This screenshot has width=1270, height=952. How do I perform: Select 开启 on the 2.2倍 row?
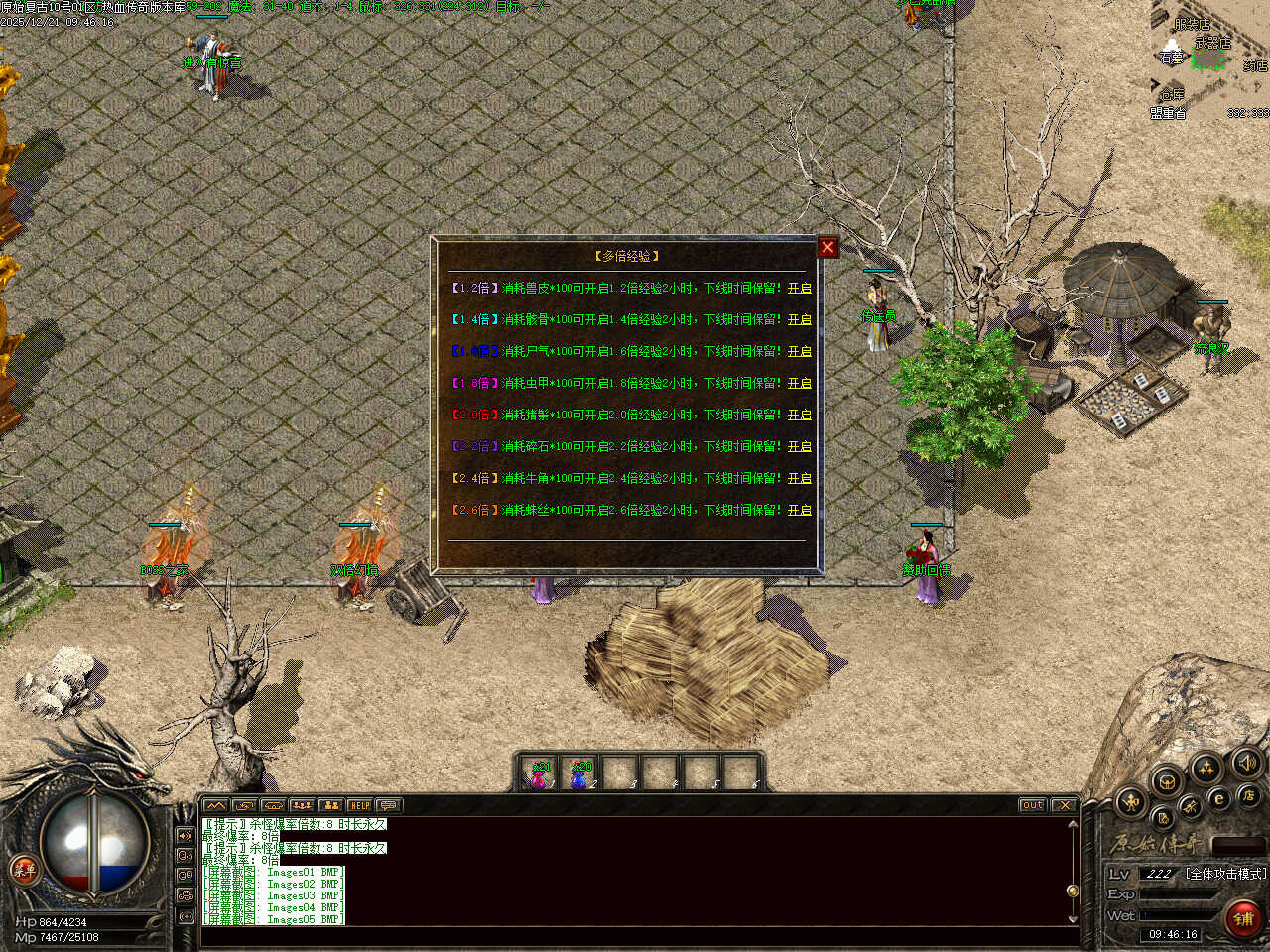(799, 446)
